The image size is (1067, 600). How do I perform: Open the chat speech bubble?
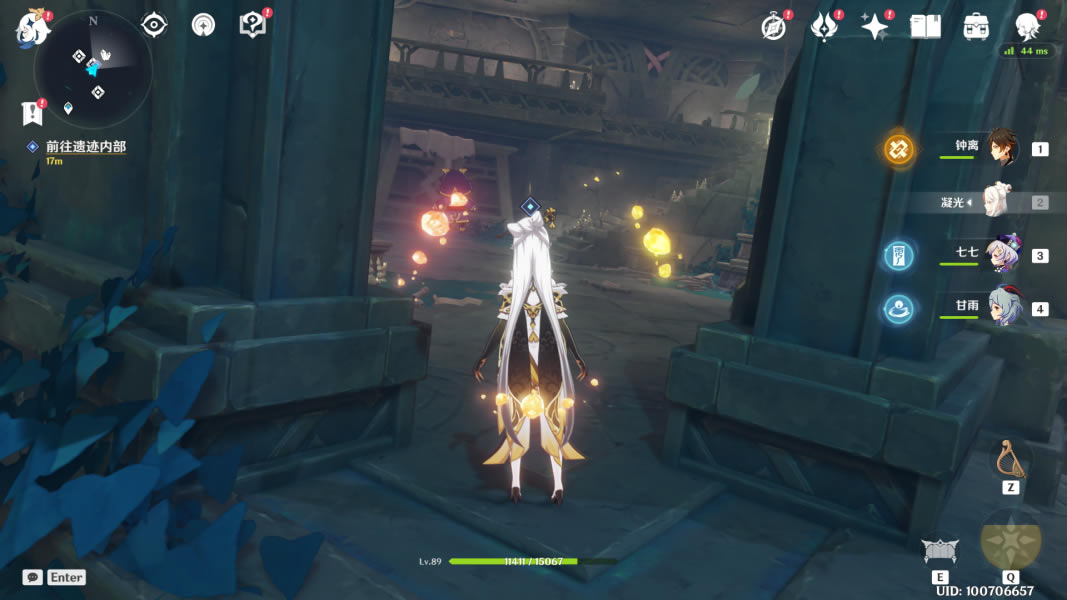pos(33,577)
